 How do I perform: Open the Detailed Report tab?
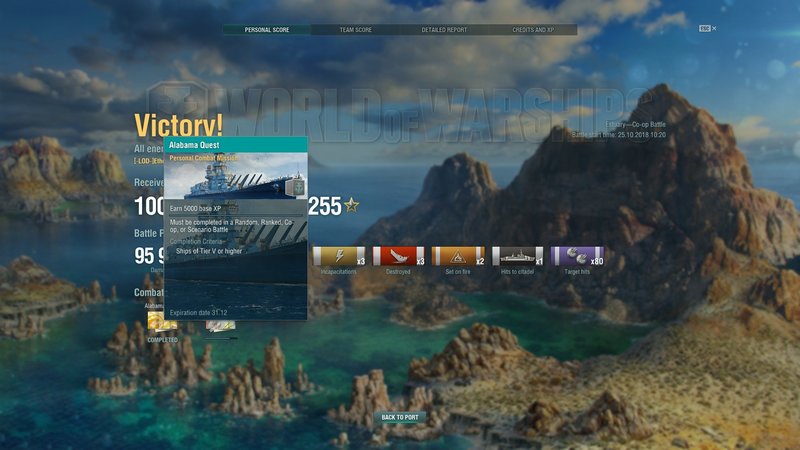point(444,30)
